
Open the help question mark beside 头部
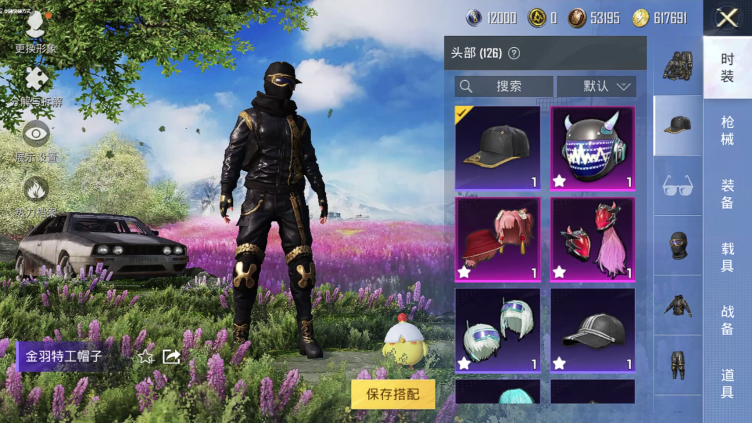point(514,53)
